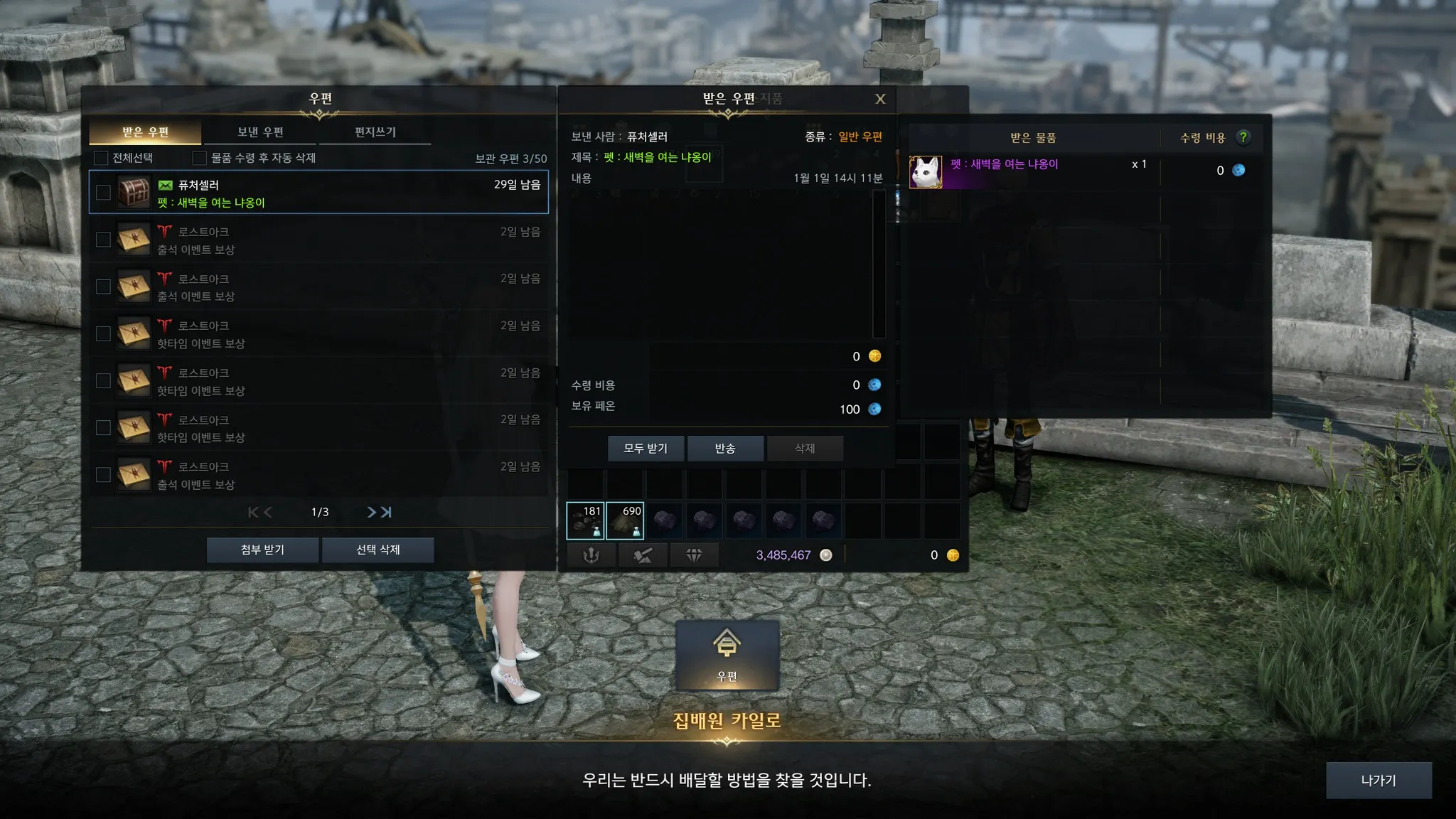Click the 선택 삭제 button
This screenshot has height=819, width=1456.
[378, 550]
